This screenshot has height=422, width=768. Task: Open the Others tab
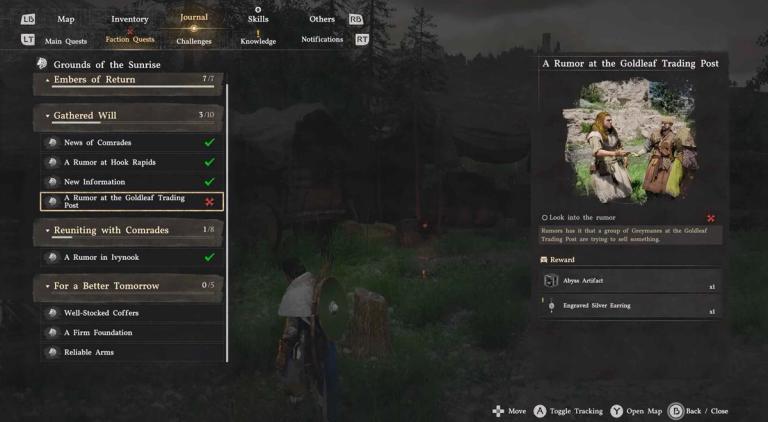tap(322, 19)
